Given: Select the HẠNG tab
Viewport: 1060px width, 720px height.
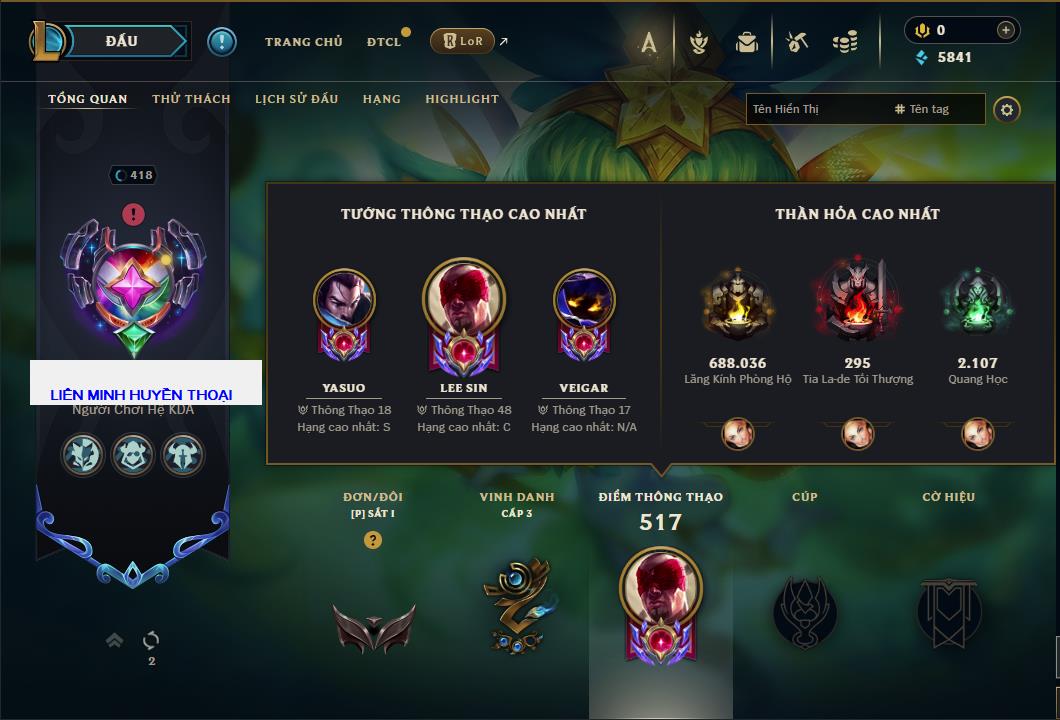Looking at the screenshot, I should coord(381,99).
